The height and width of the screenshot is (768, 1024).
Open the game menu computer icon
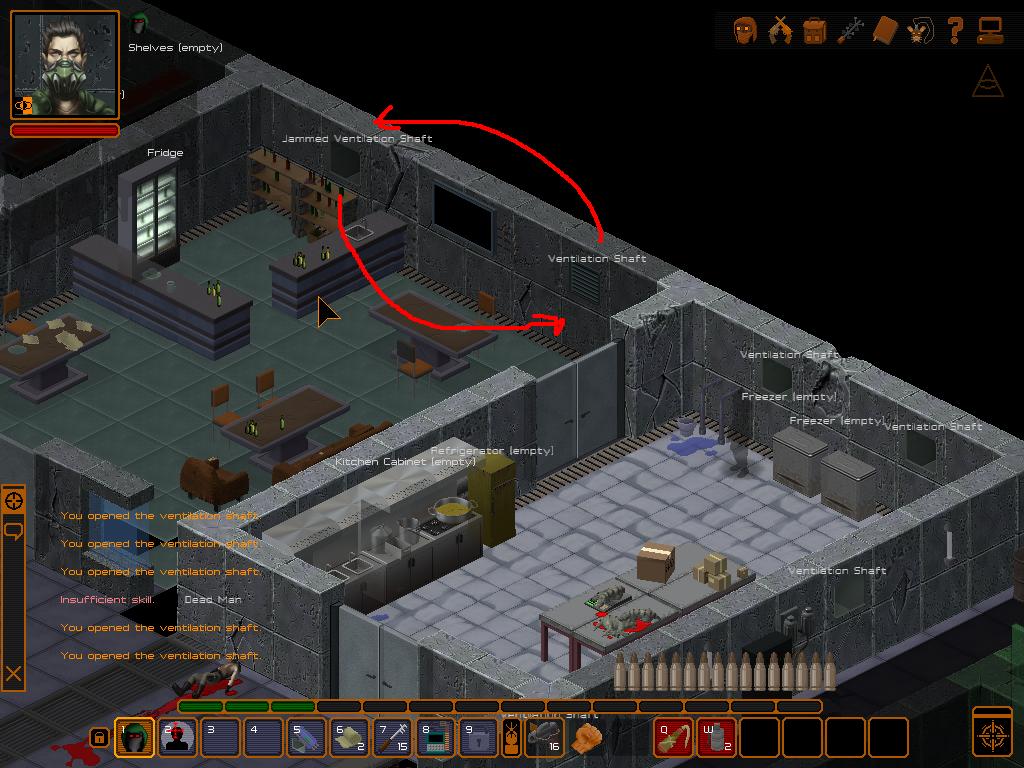[990, 30]
